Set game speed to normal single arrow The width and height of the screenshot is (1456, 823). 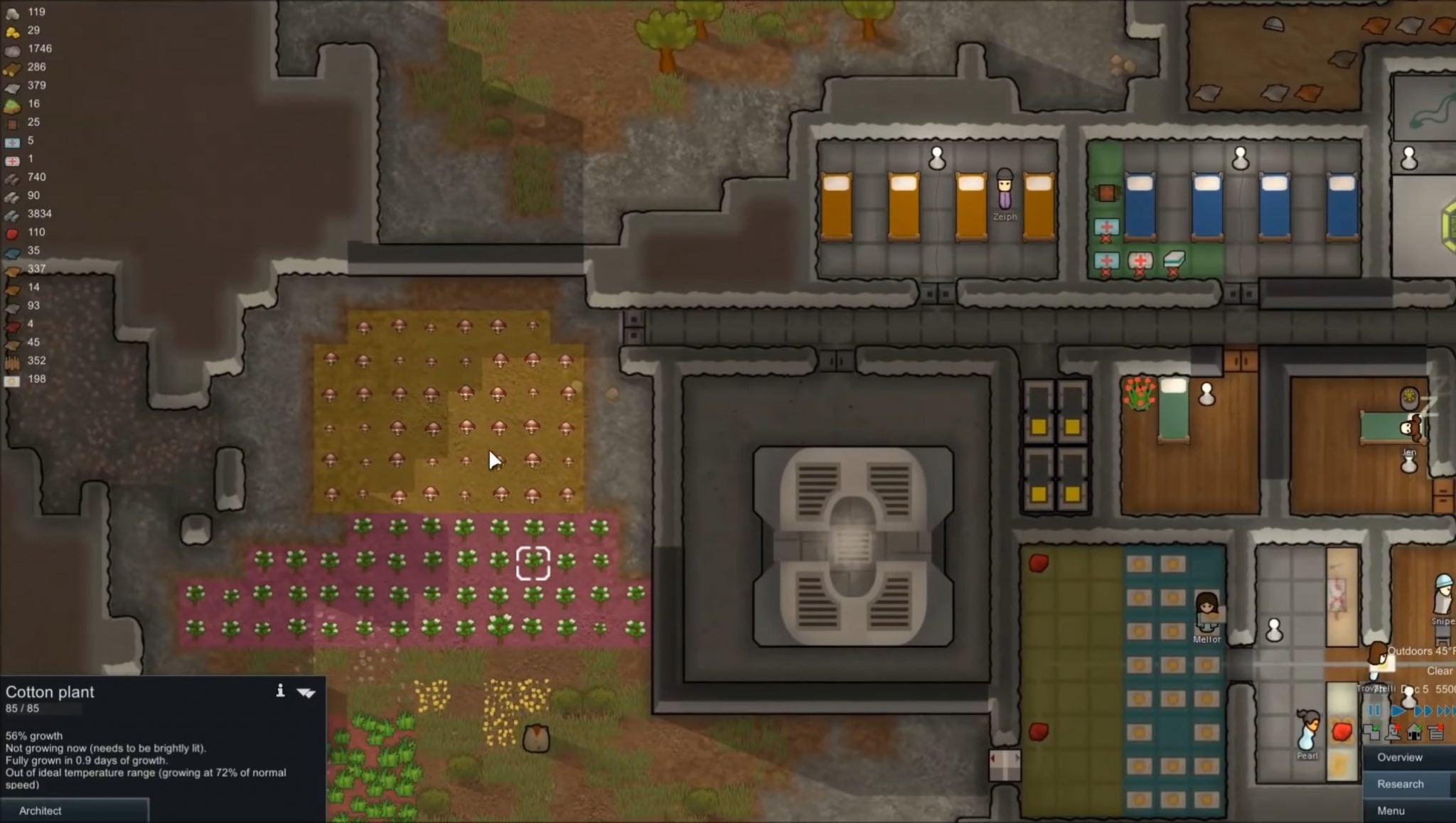click(1396, 711)
